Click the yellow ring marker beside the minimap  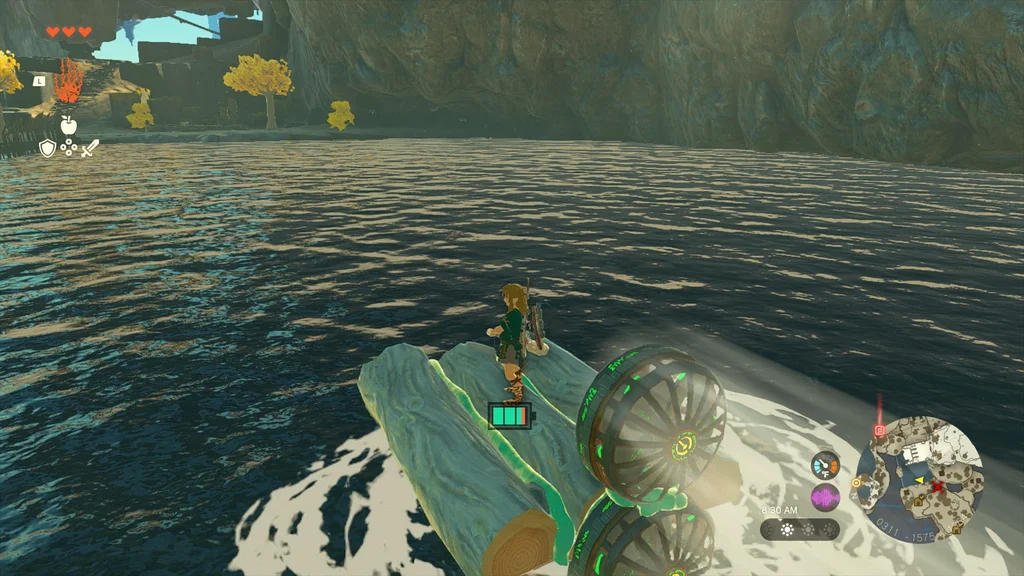click(x=856, y=482)
